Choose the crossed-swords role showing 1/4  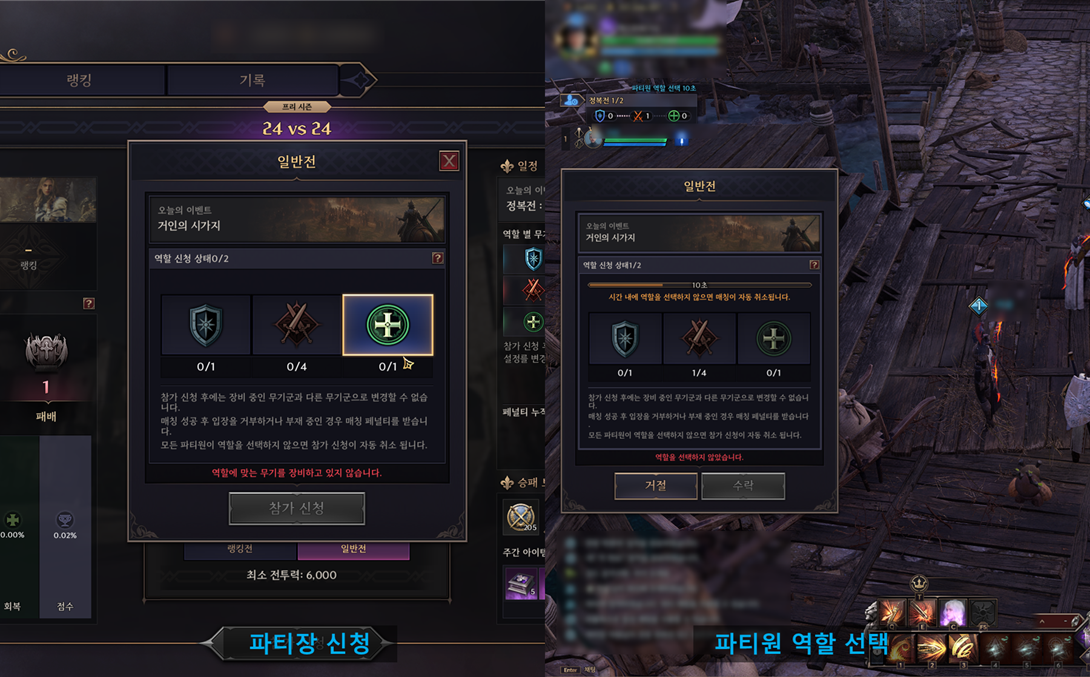coord(699,340)
